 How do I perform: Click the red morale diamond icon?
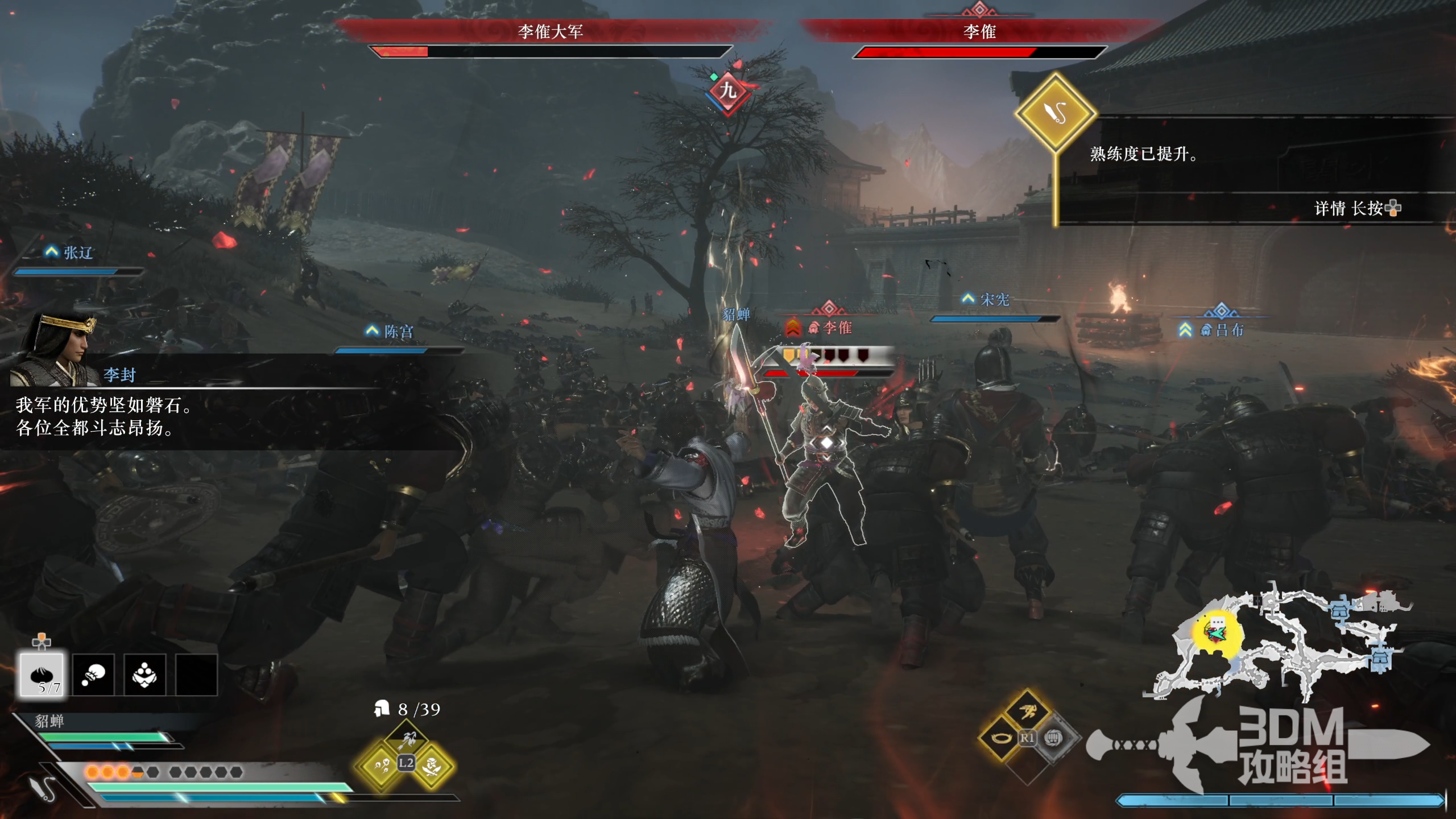(728, 91)
